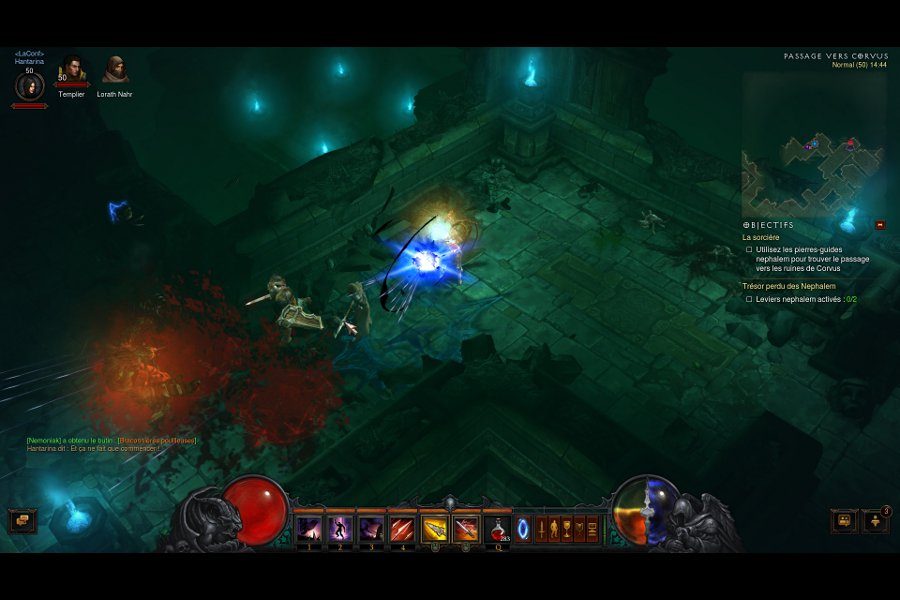Open the chat window button

[x=22, y=520]
